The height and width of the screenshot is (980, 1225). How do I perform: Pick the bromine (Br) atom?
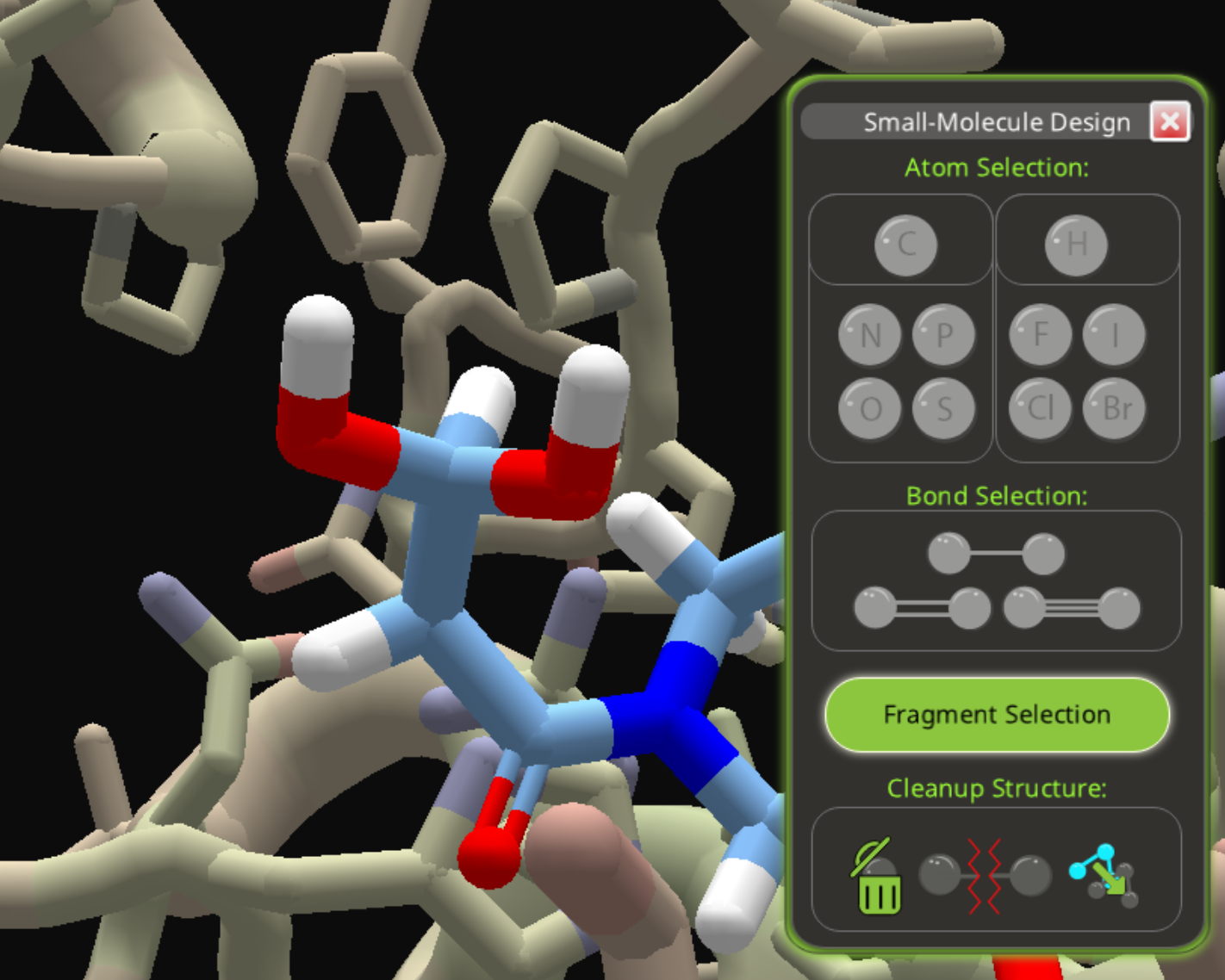tap(1114, 408)
